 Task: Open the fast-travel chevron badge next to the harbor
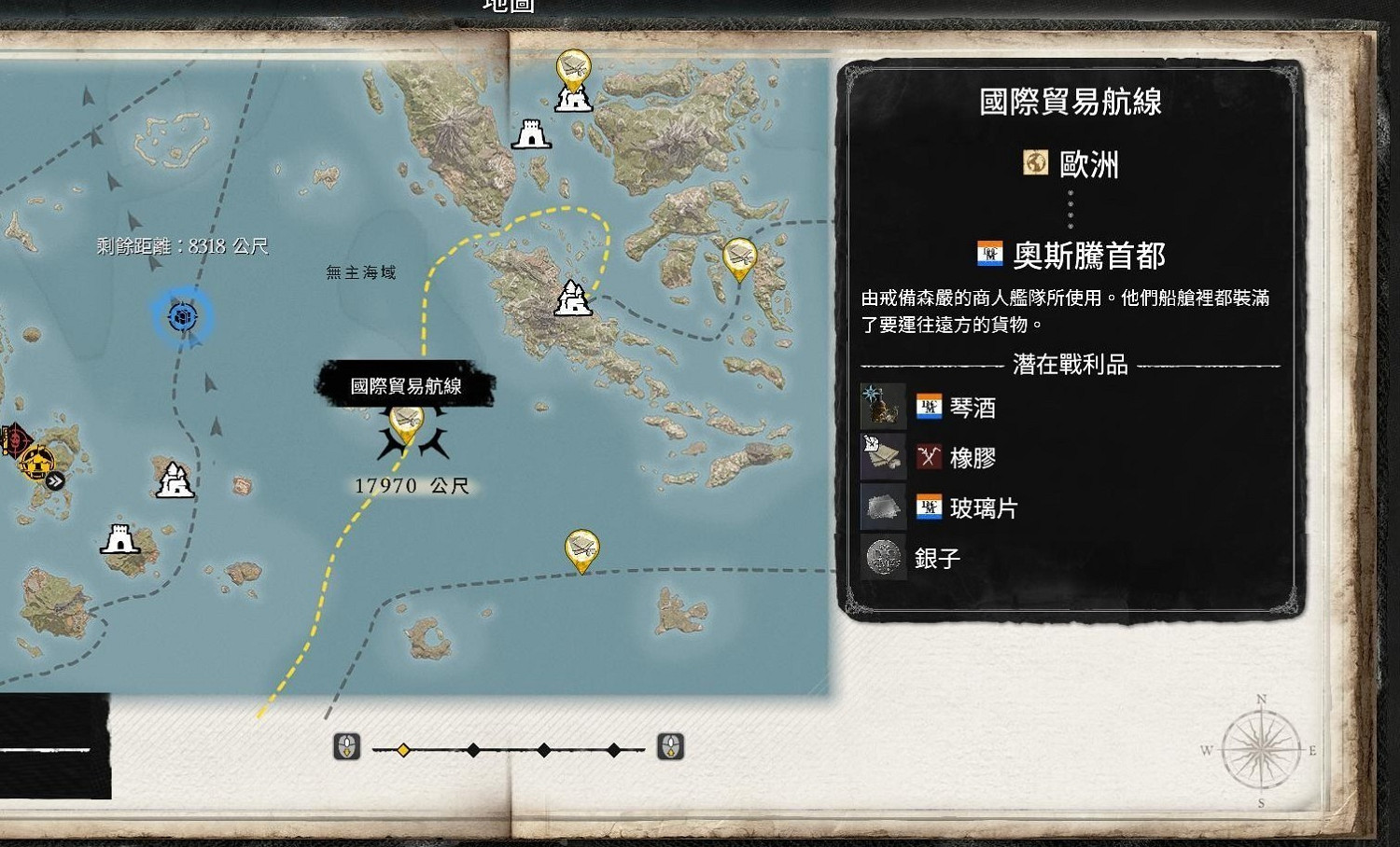[x=56, y=479]
